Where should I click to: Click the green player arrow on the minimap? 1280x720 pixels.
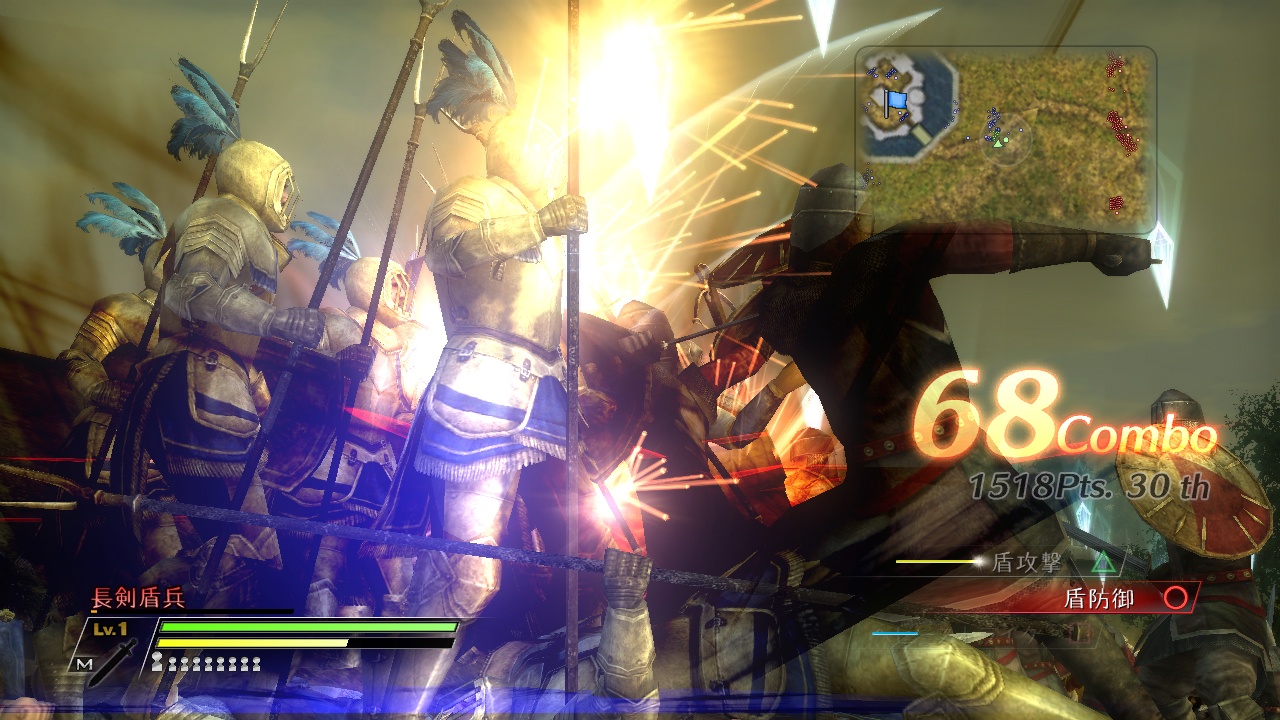pyautogui.click(x=997, y=143)
